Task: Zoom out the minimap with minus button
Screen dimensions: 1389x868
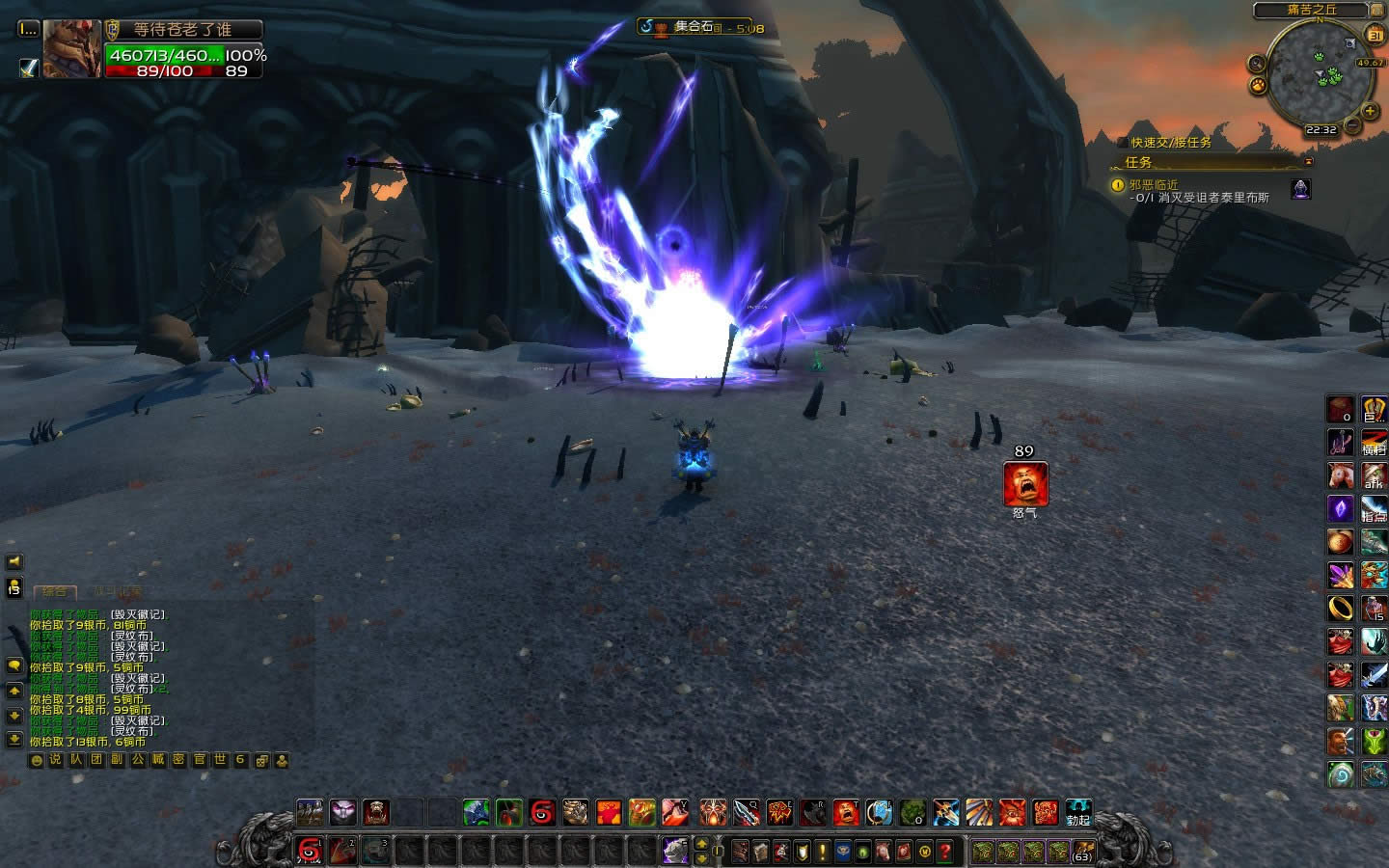Action: (x=1353, y=125)
